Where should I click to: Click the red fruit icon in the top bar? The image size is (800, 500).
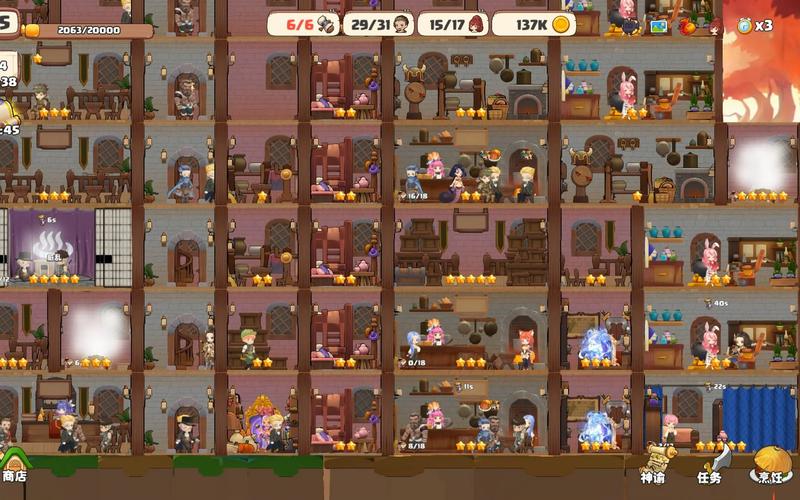coord(686,26)
